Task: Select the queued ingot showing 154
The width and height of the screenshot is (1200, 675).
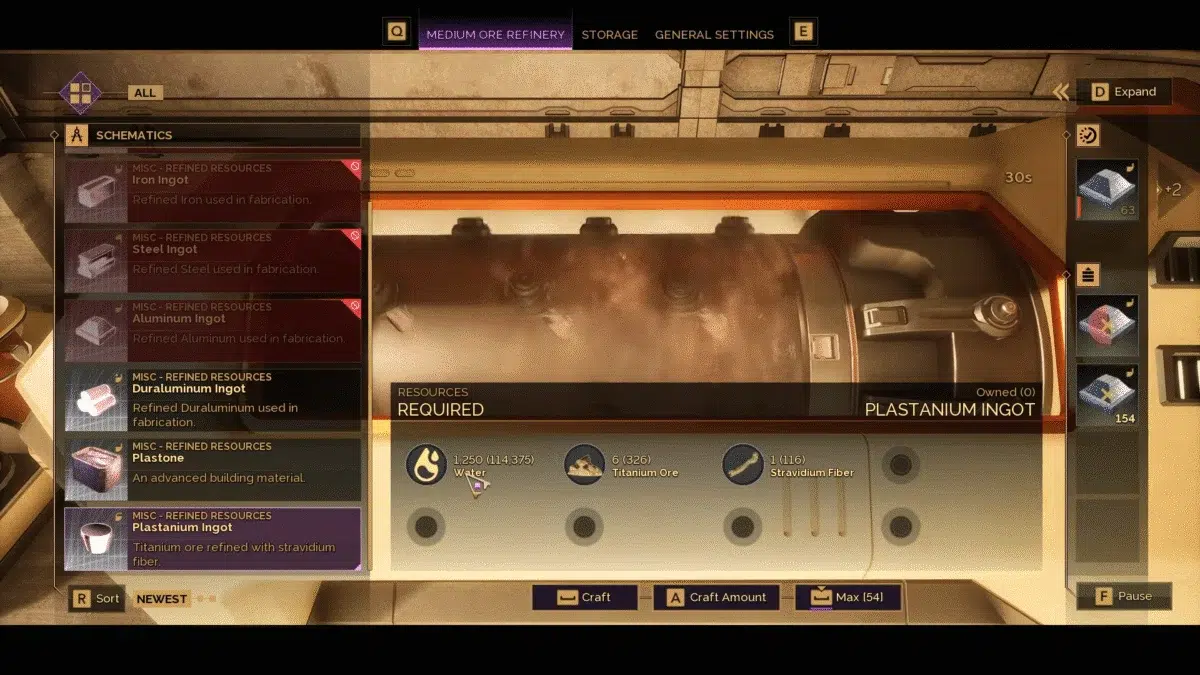Action: pos(1107,395)
